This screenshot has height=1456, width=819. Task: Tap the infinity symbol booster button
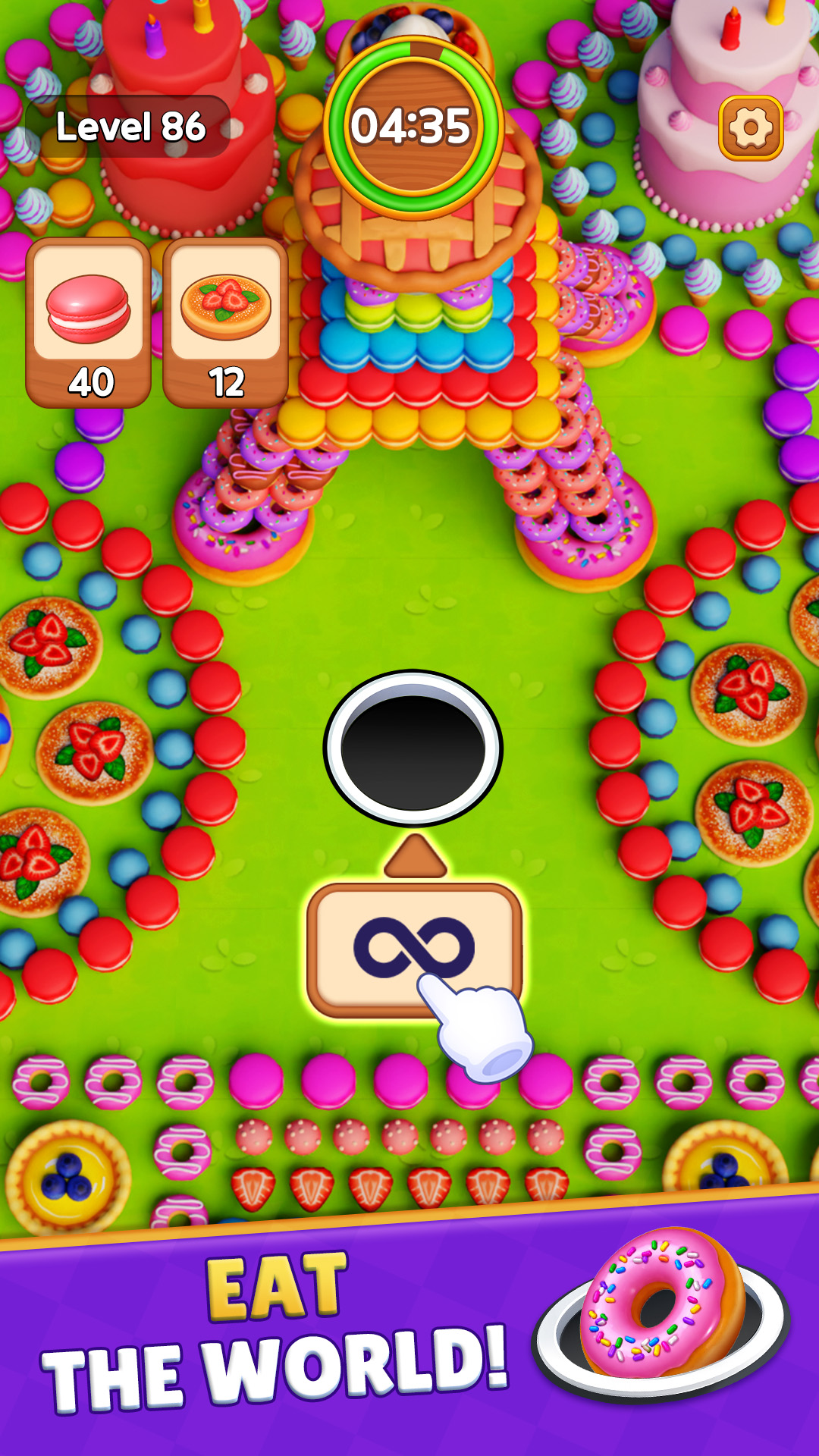414,948
